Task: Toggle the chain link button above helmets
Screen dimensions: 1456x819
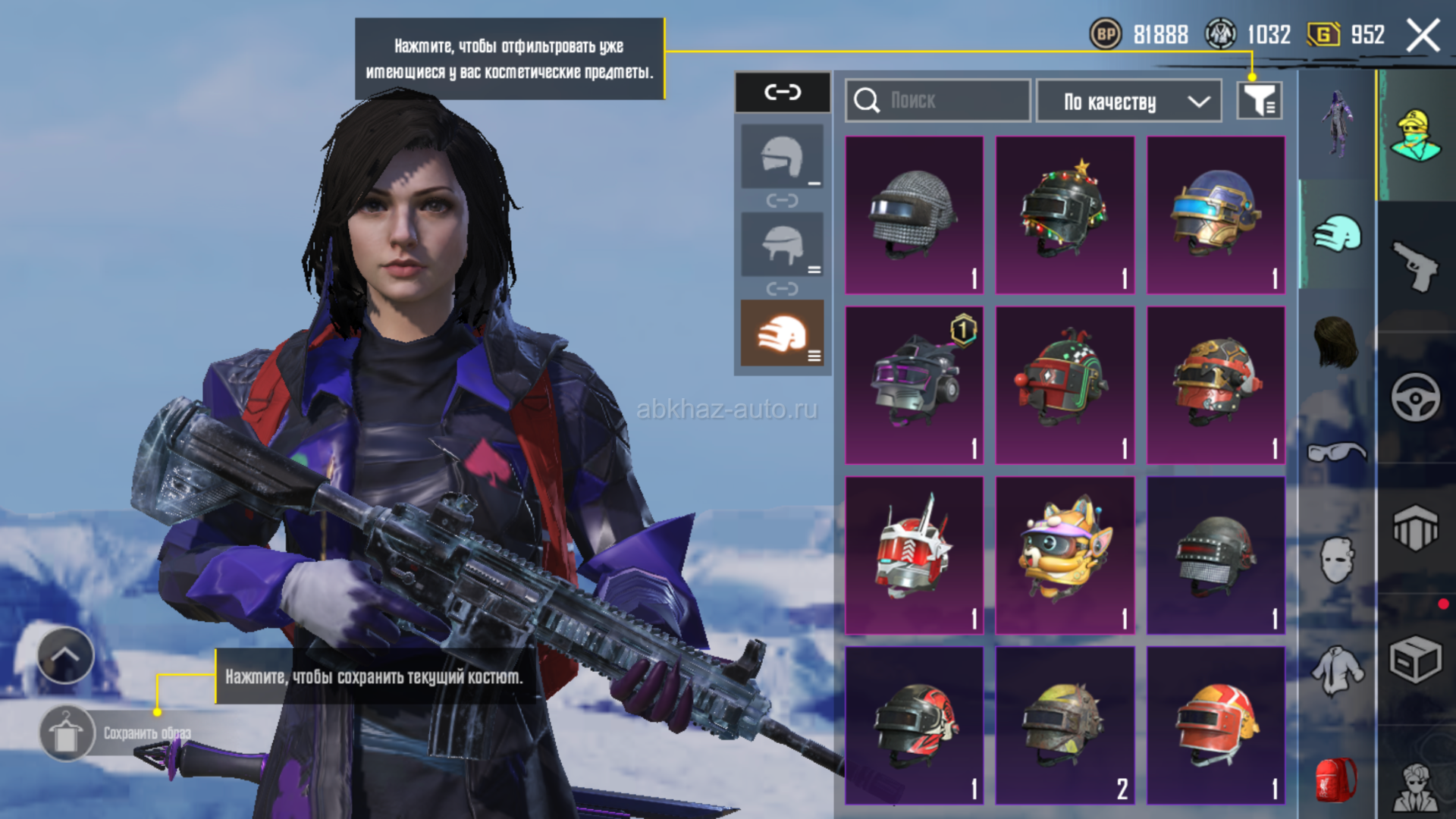Action: point(782,93)
